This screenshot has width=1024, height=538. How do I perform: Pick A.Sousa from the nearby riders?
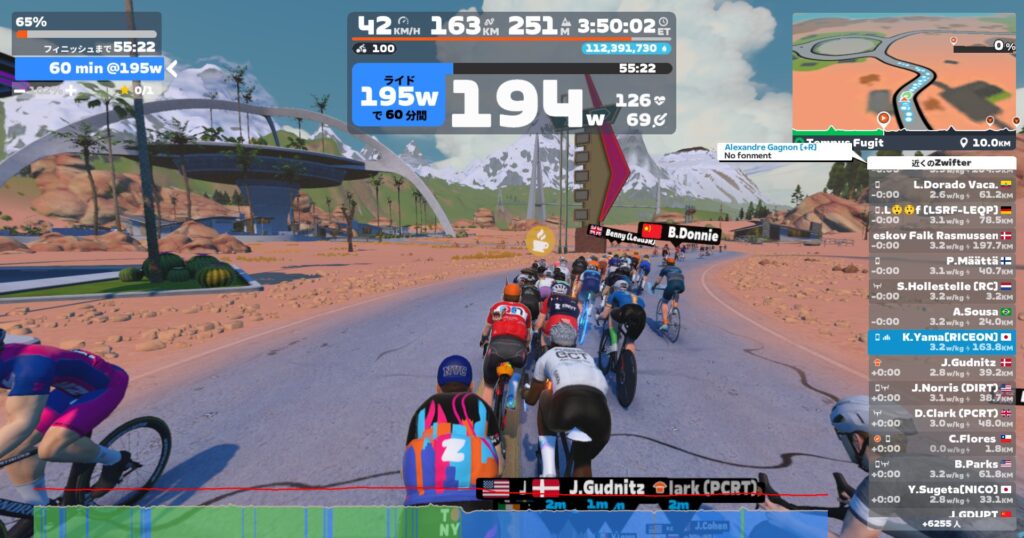click(x=941, y=316)
